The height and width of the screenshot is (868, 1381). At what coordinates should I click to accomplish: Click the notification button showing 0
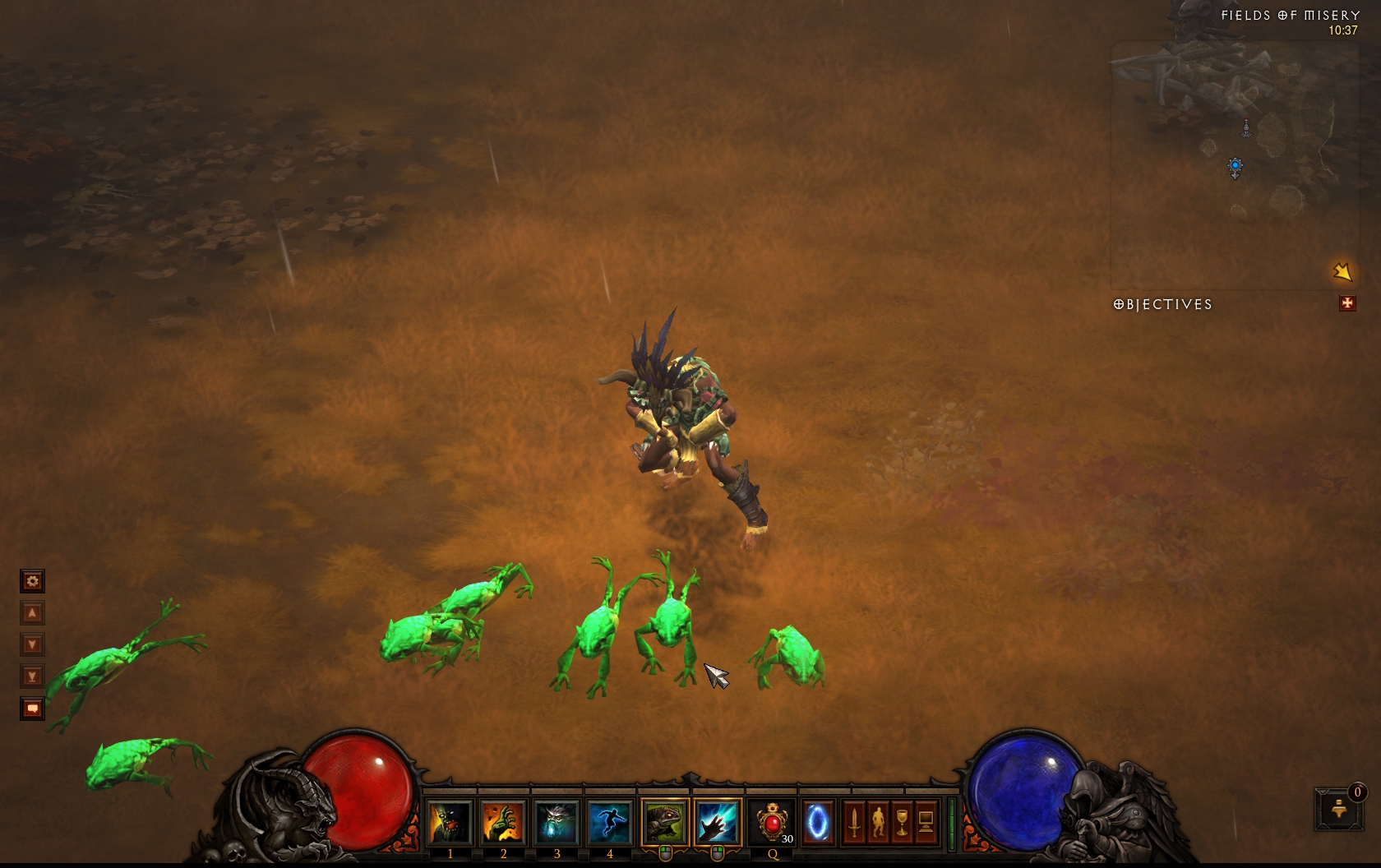(1339, 809)
